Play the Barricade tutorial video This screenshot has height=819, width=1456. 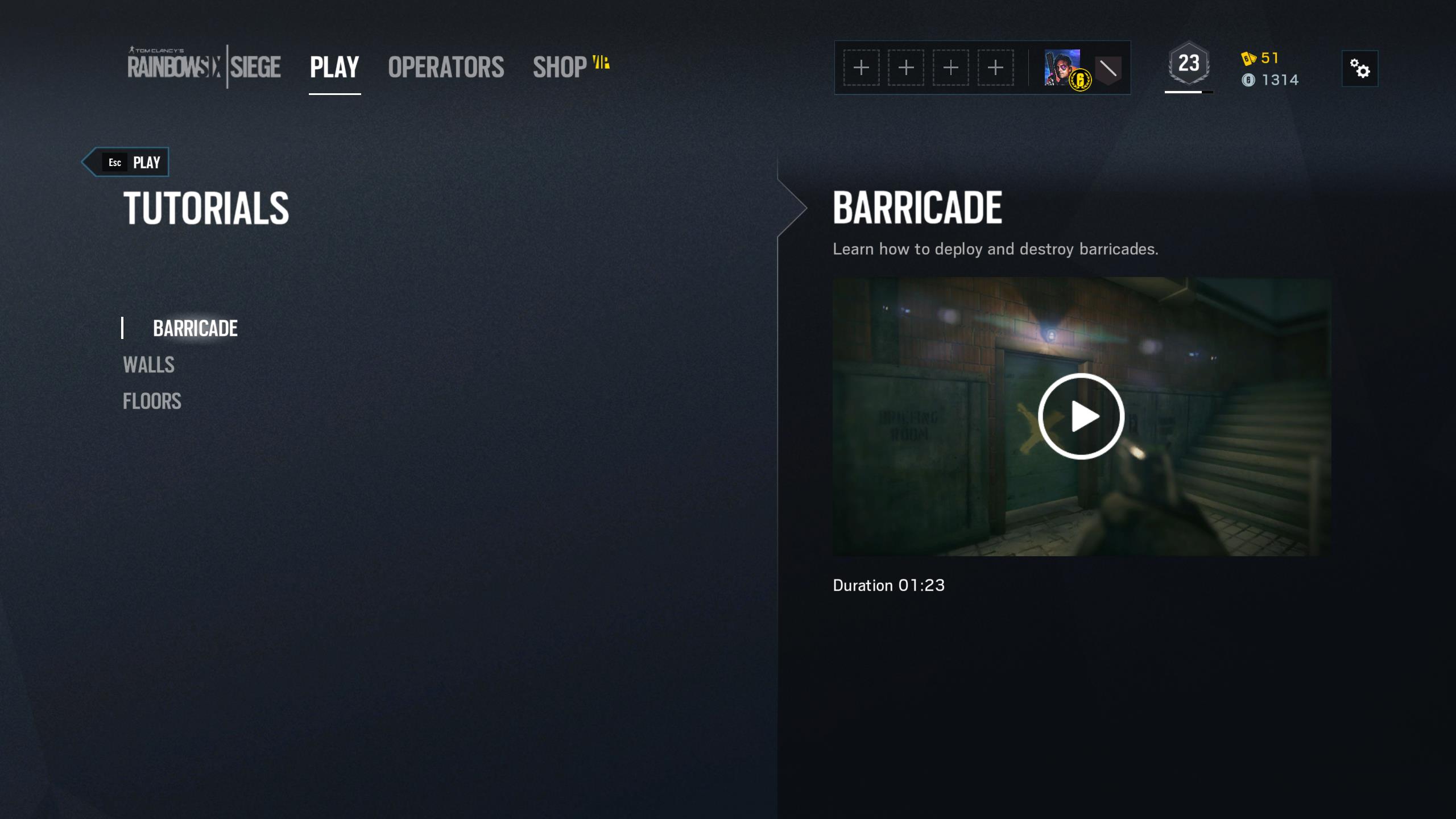(x=1082, y=416)
